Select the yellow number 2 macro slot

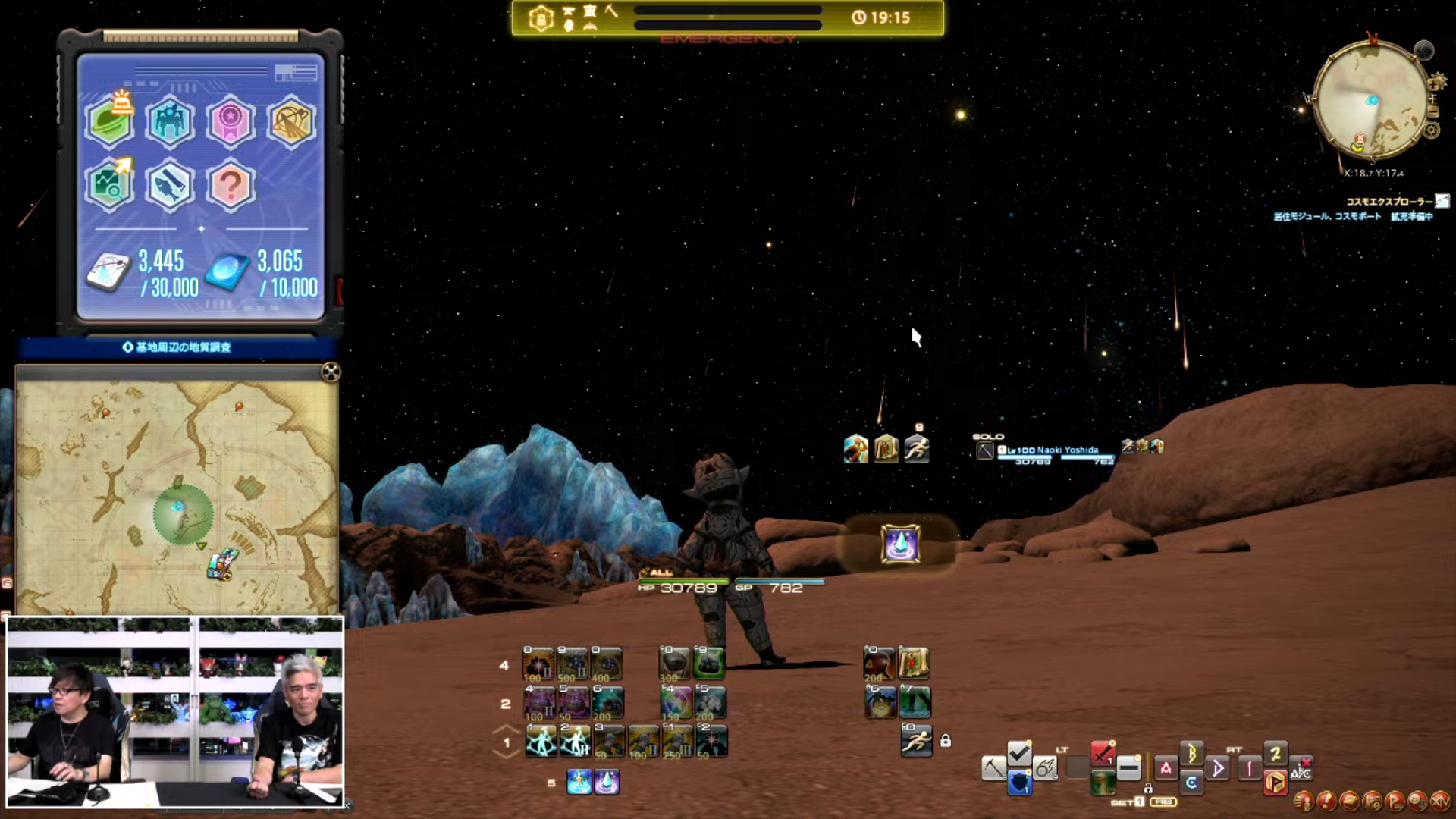click(1276, 753)
